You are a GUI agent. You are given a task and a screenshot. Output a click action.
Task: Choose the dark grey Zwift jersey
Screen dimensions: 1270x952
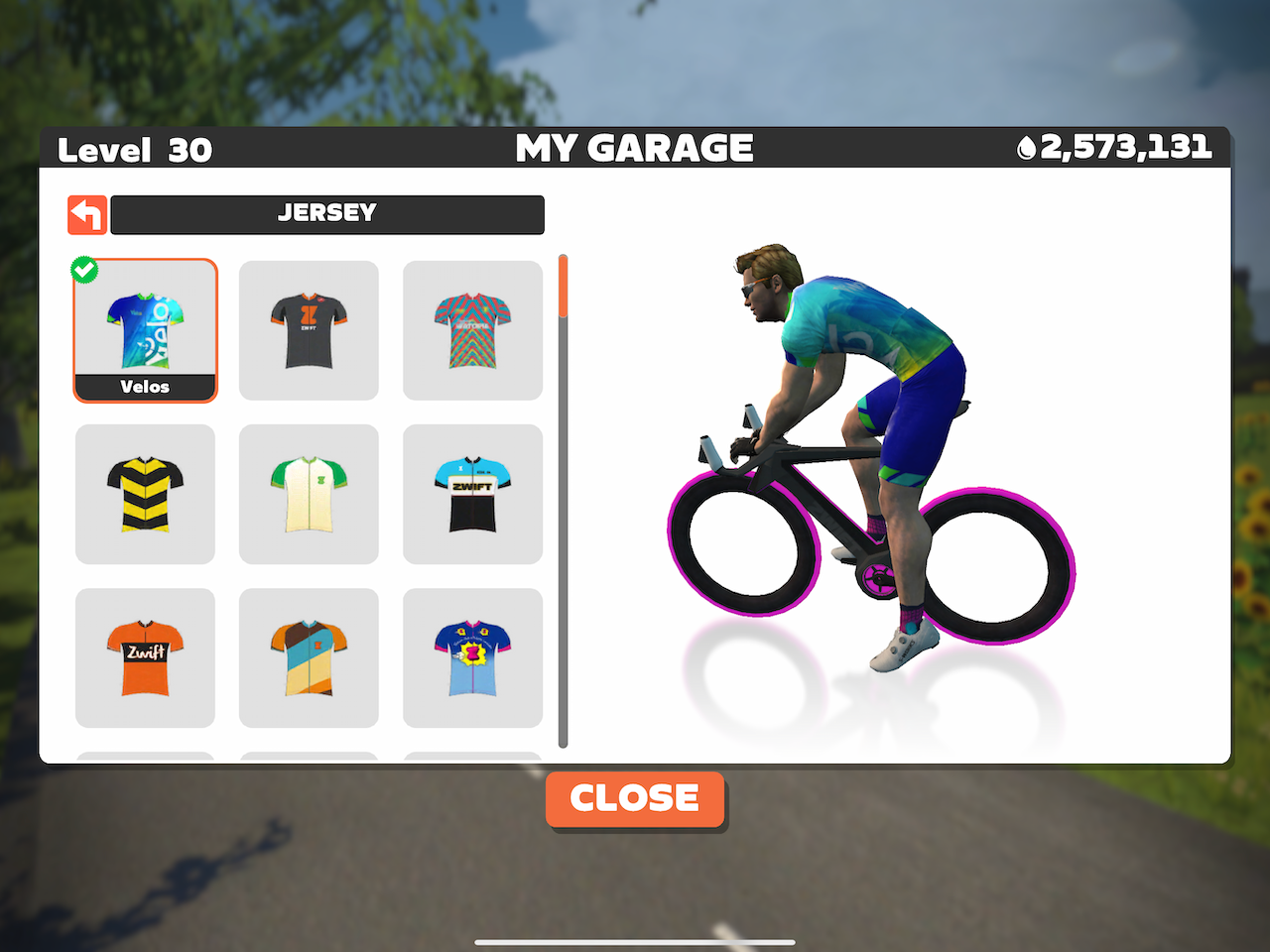click(x=309, y=331)
